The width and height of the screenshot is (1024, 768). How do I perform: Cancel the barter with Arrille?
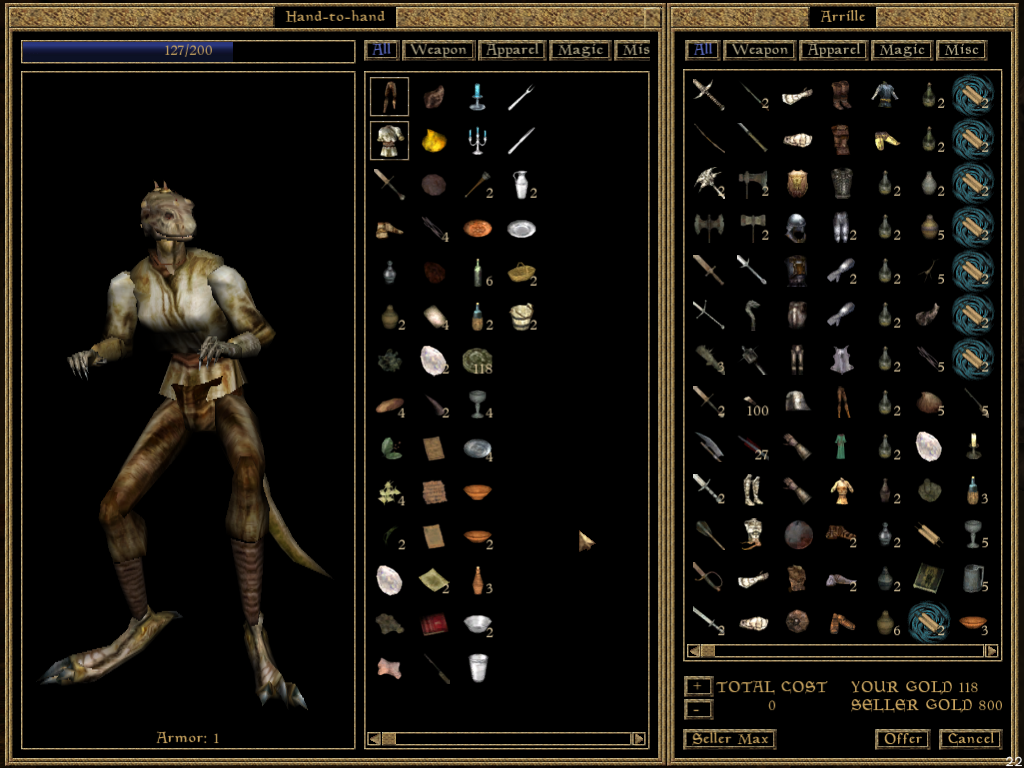click(970, 739)
